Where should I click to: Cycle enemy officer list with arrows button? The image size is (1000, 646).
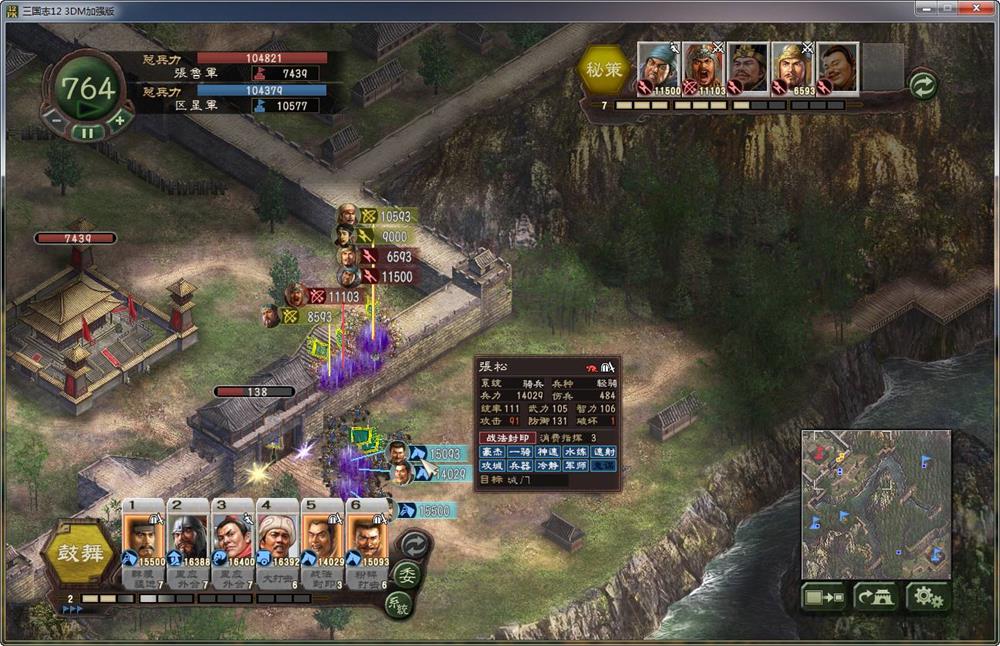tap(922, 86)
